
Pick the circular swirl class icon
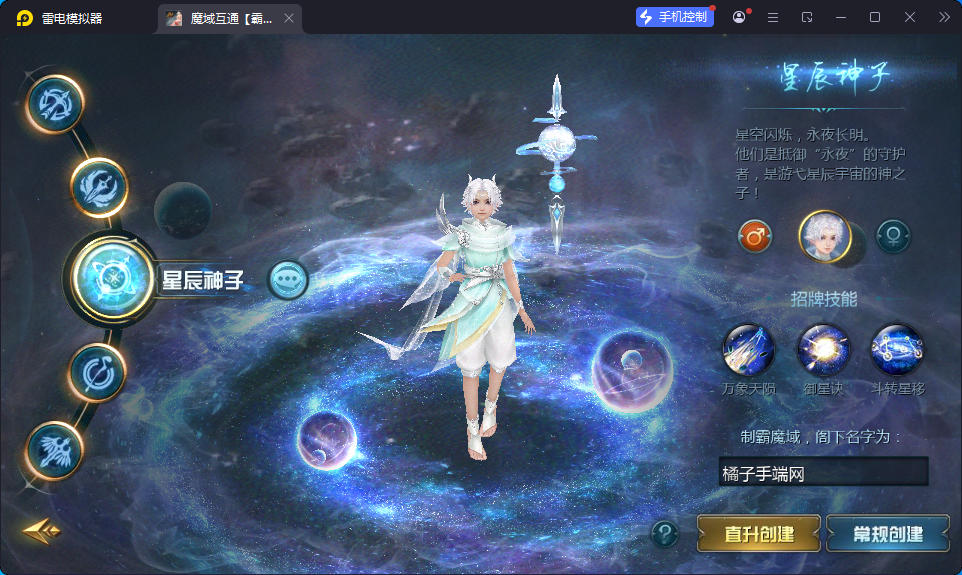[97, 372]
